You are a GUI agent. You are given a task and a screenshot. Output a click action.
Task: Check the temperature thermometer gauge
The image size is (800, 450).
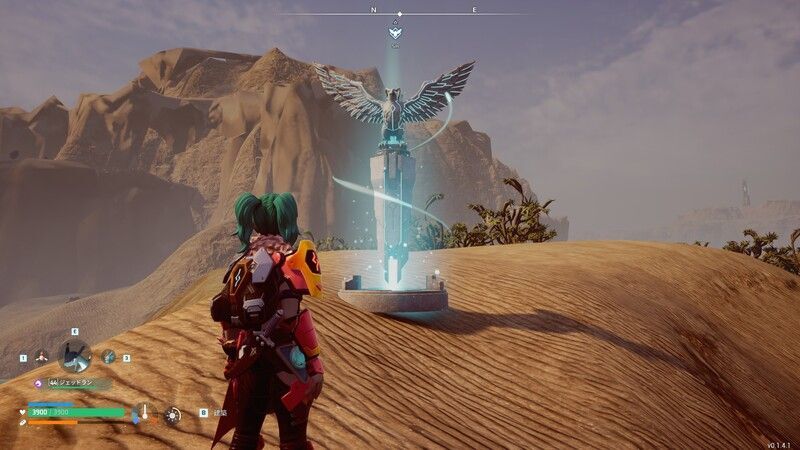pyautogui.click(x=144, y=412)
